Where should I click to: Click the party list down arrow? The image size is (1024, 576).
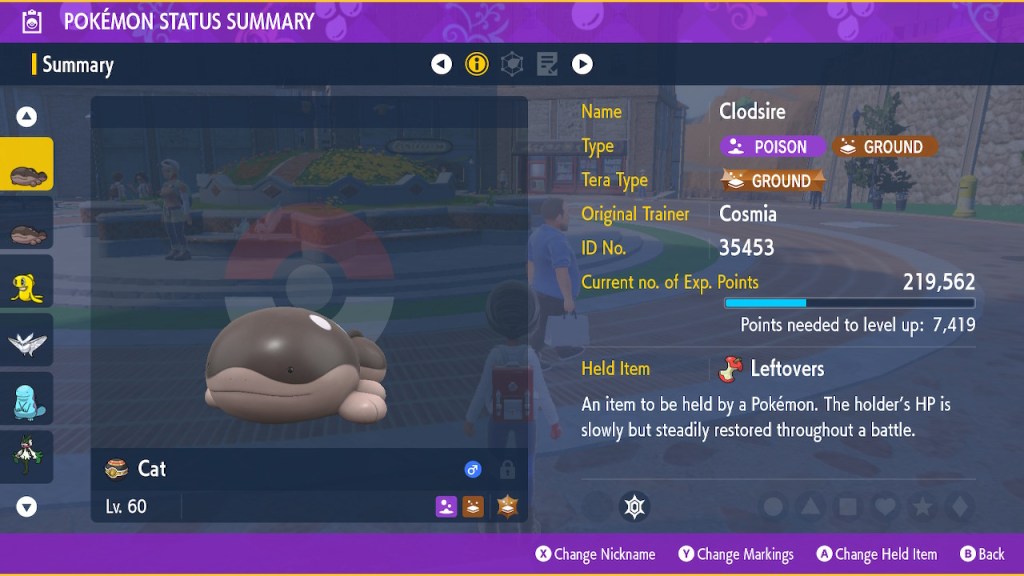click(27, 507)
